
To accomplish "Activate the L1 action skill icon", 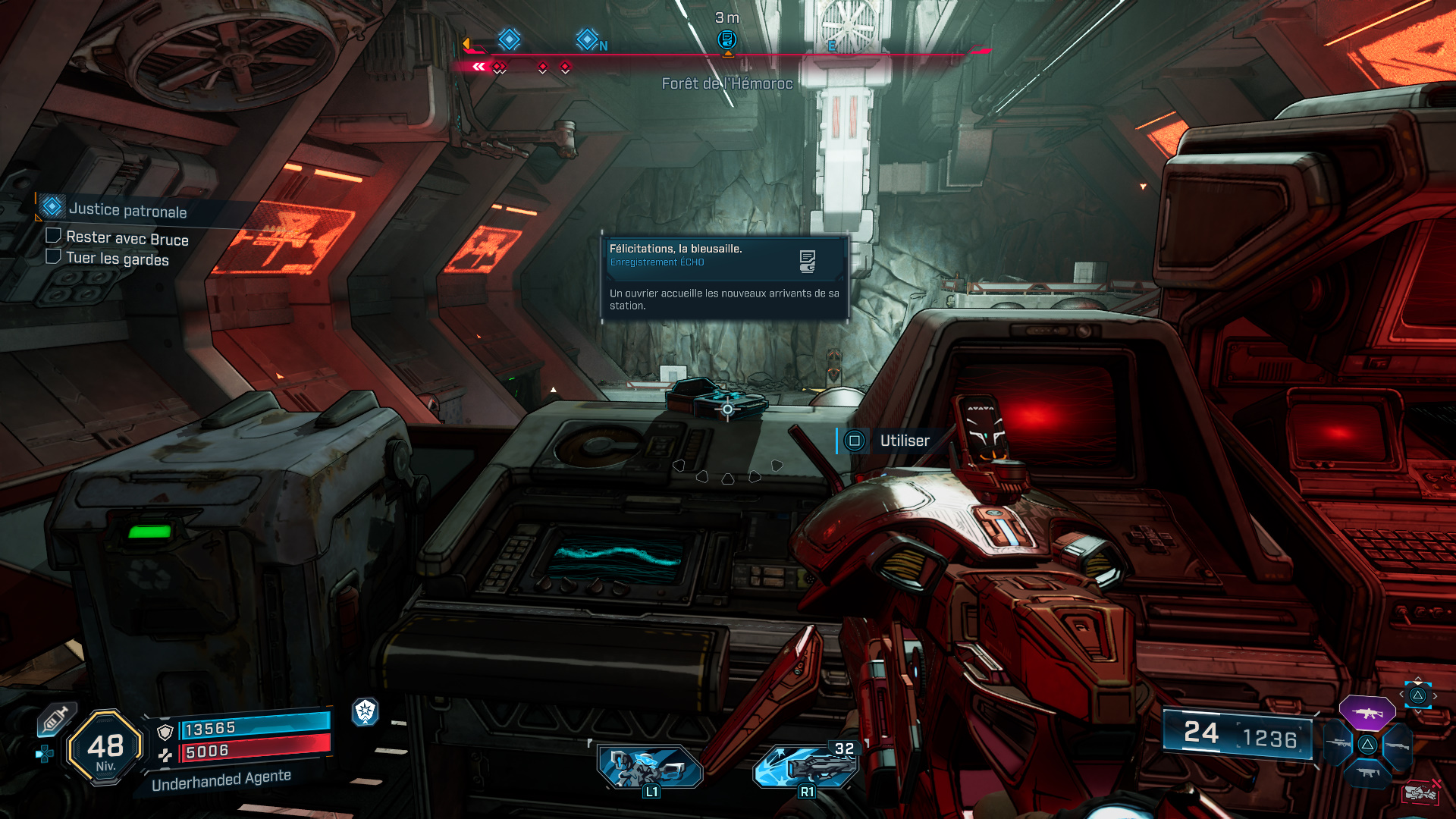I will [650, 766].
